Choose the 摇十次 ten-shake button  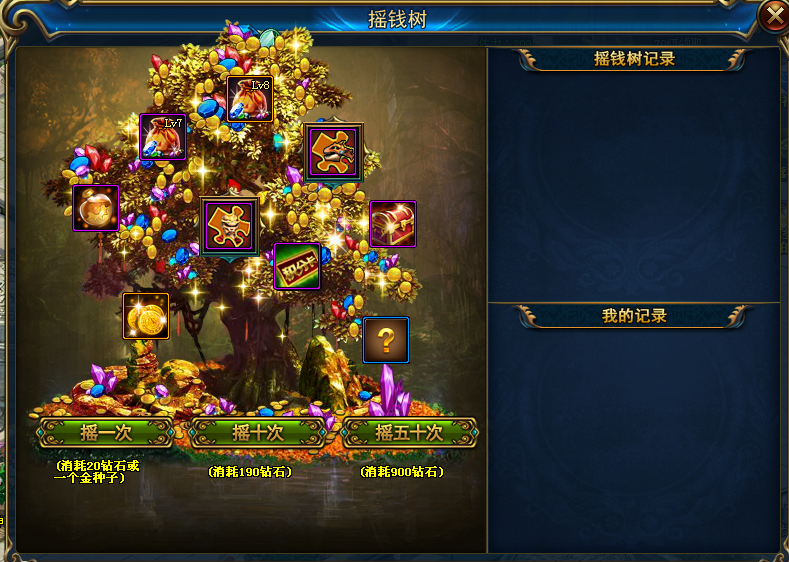[258, 432]
